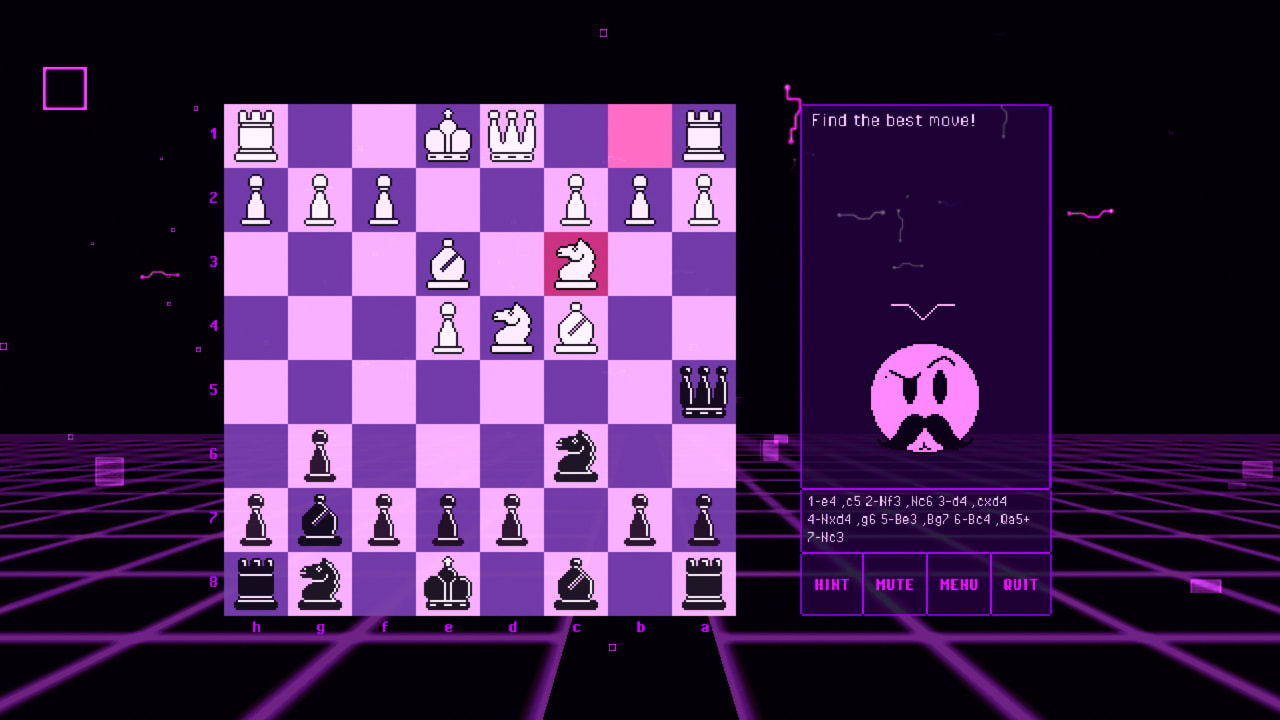
Task: Click the white pawn on e4
Action: pos(448,327)
